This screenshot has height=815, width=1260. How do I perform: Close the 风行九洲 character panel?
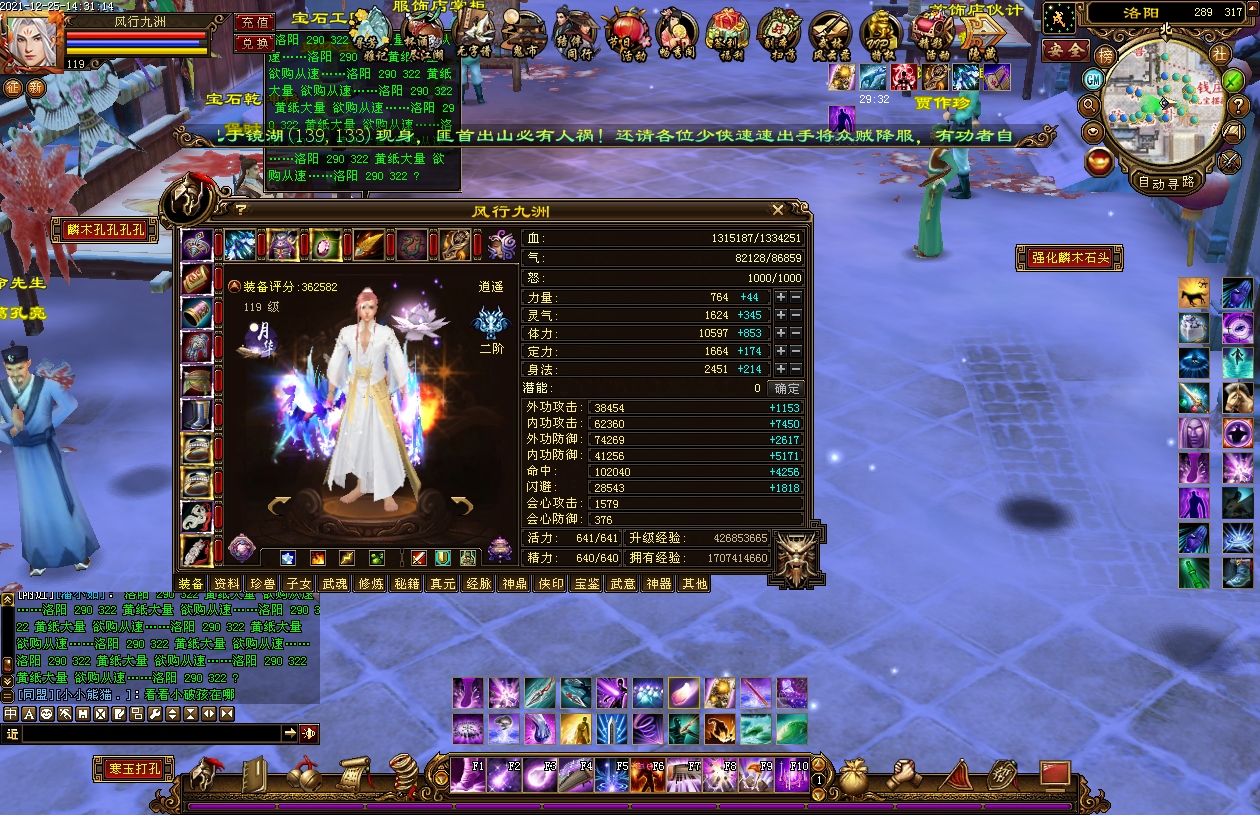pyautogui.click(x=778, y=210)
